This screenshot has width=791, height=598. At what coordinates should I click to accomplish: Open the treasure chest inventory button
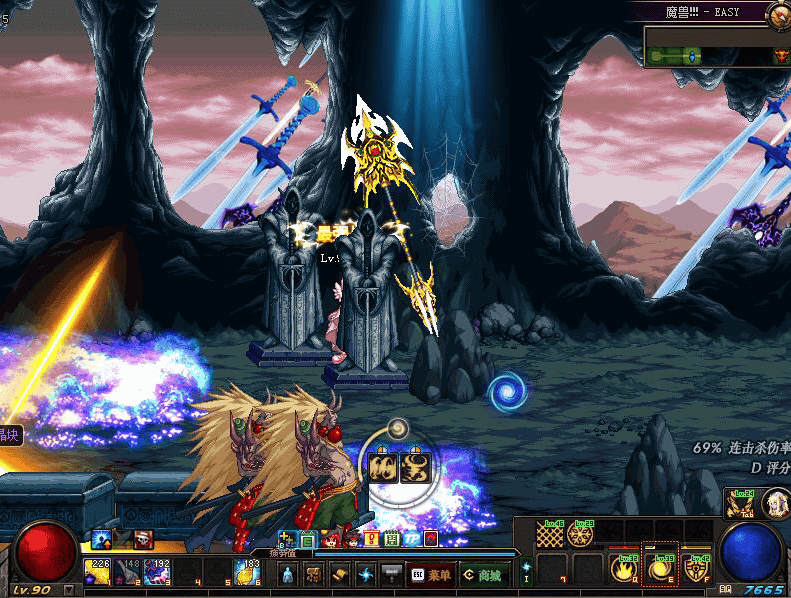[x=314, y=575]
